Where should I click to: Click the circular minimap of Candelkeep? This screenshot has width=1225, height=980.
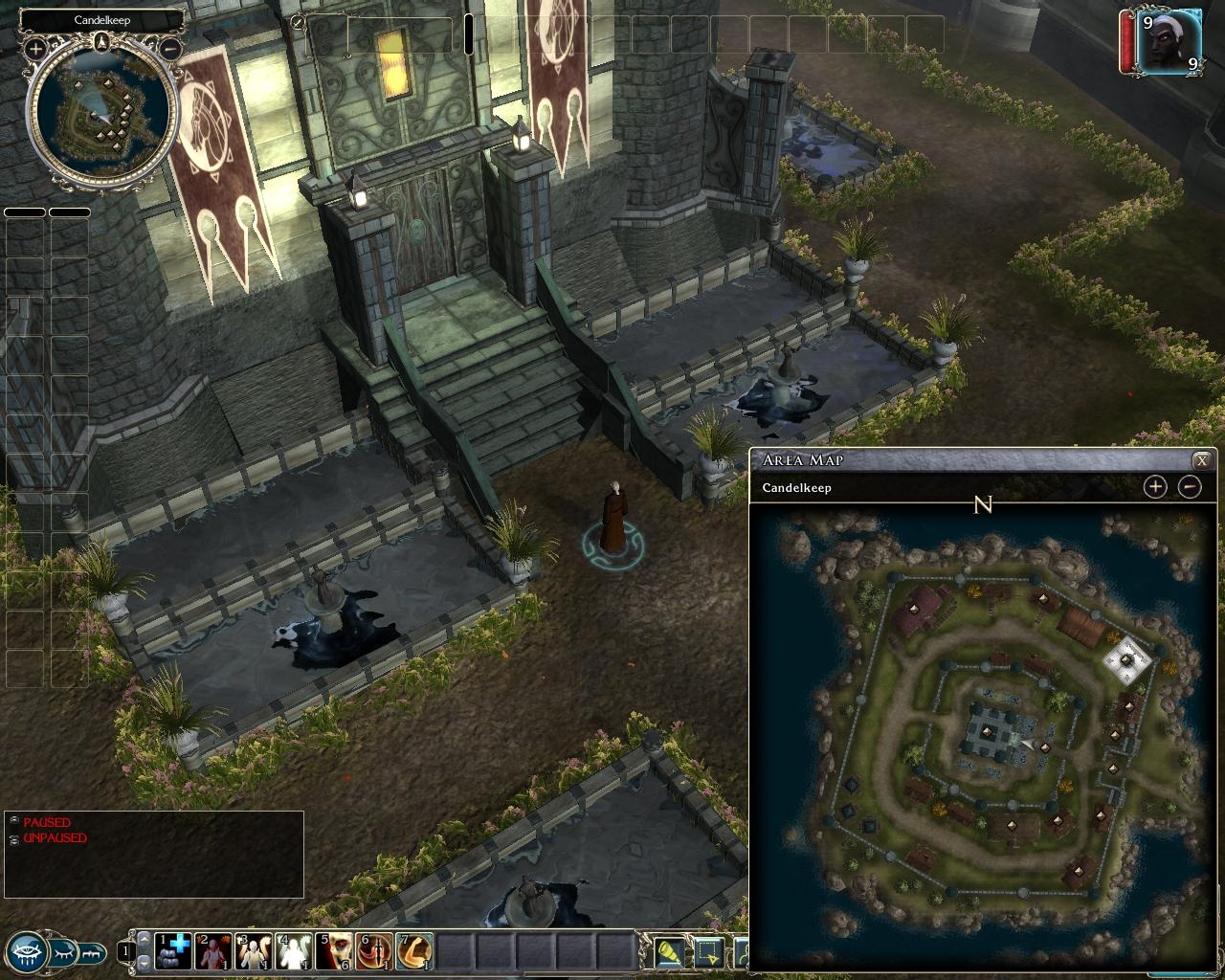[x=101, y=113]
